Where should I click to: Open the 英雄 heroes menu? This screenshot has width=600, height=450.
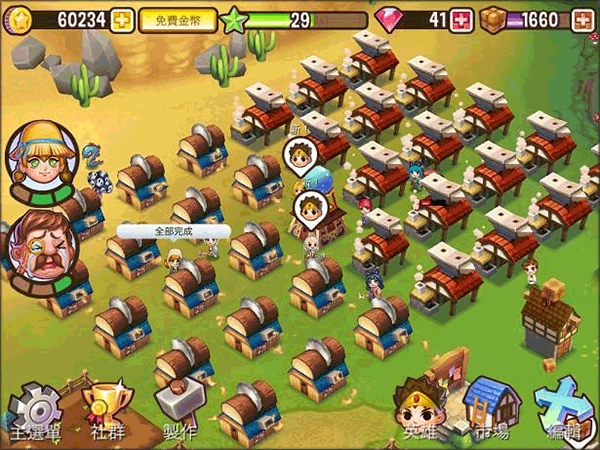click(415, 408)
